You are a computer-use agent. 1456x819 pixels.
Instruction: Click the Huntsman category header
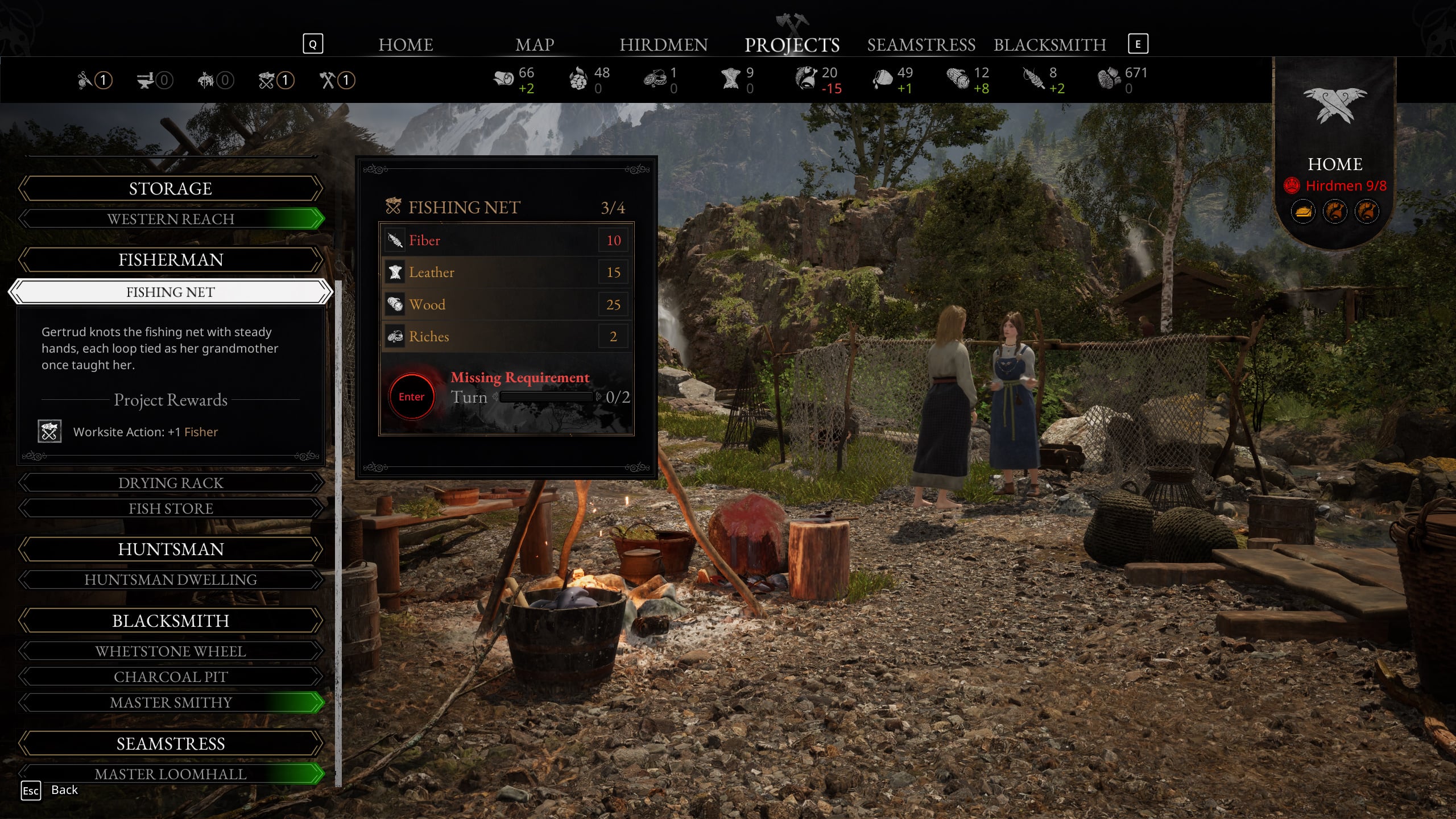click(x=171, y=549)
